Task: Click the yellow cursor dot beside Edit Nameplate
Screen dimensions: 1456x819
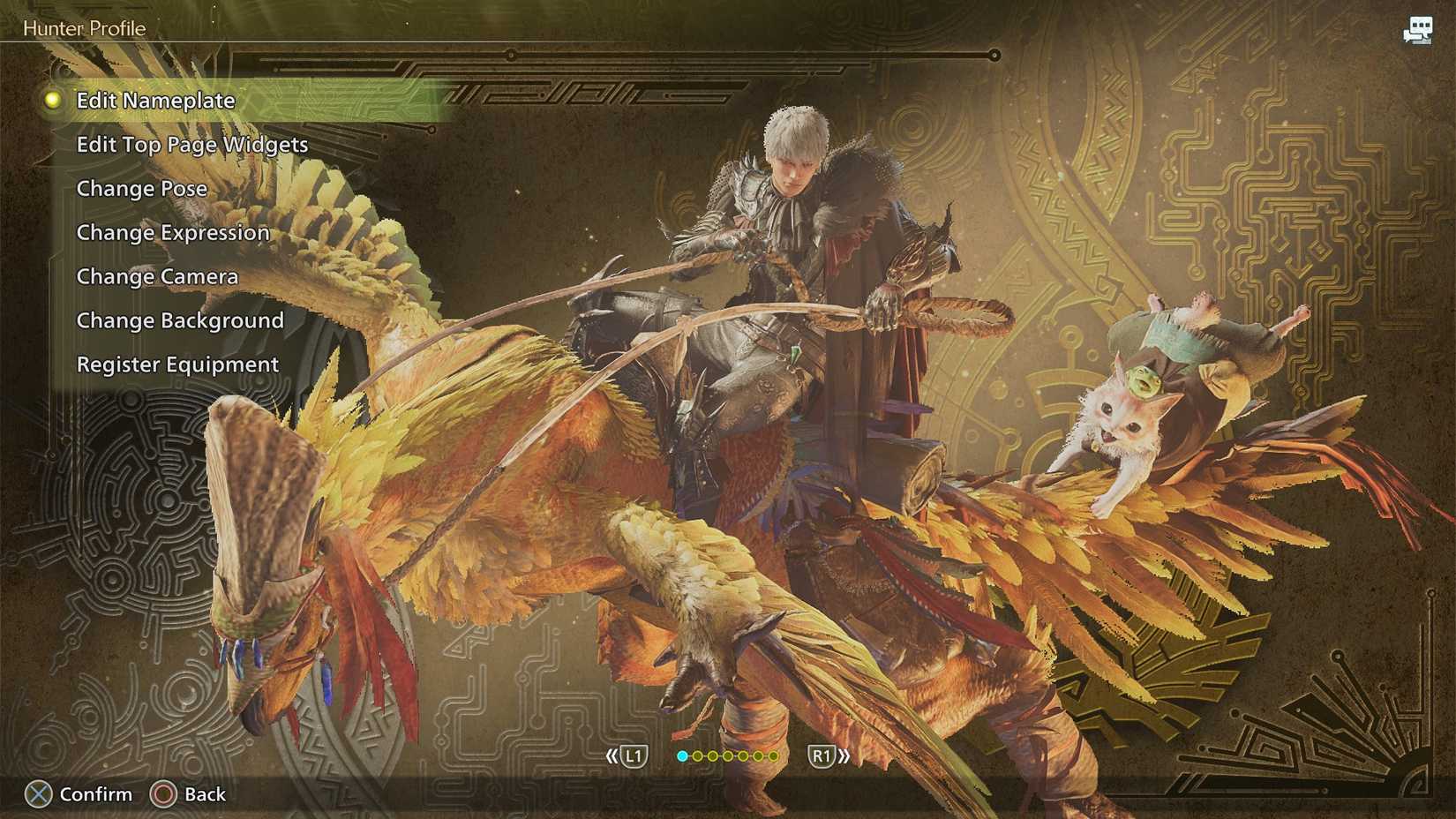Action: click(x=51, y=100)
